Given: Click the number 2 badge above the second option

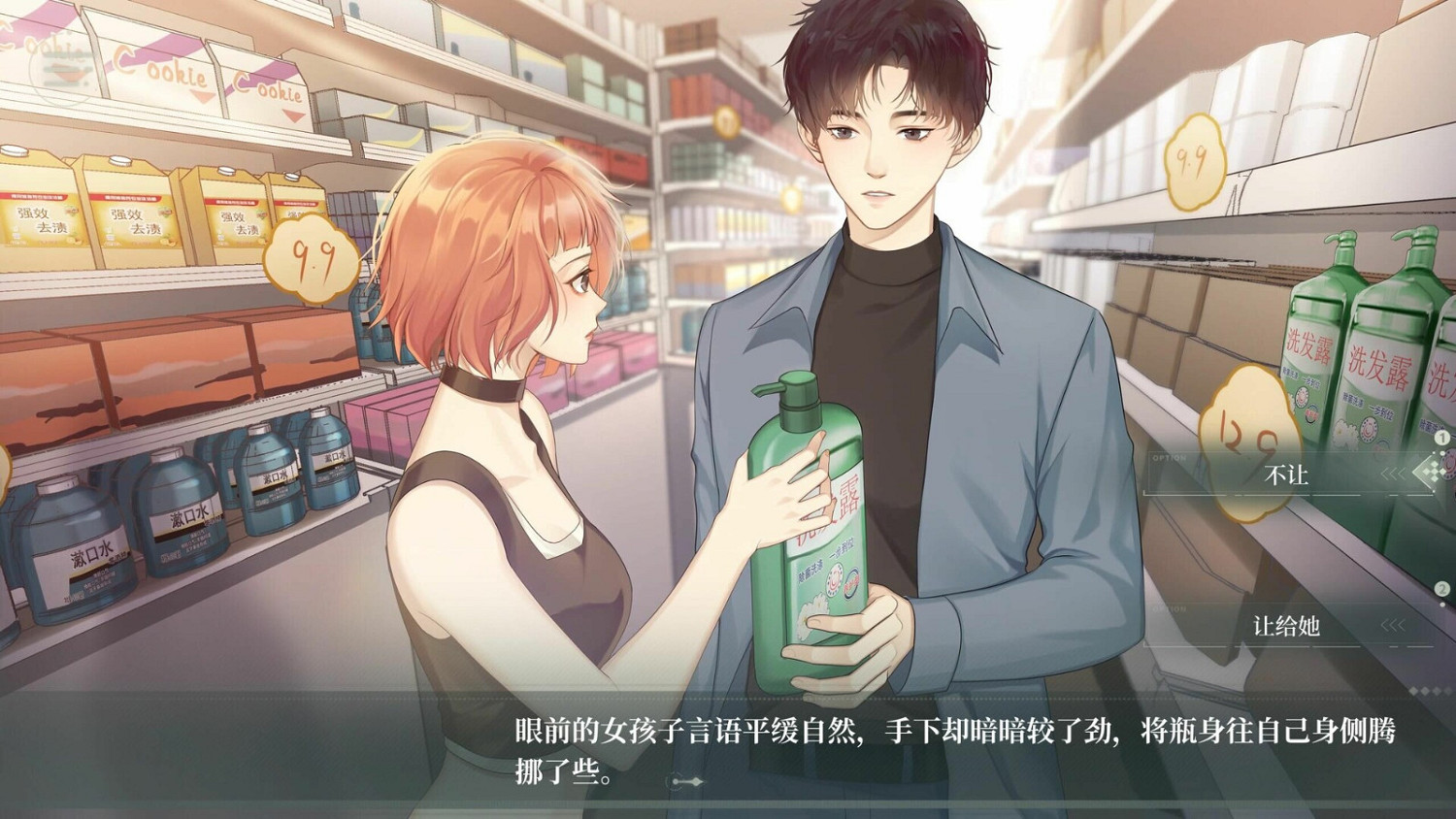Looking at the screenshot, I should pyautogui.click(x=1441, y=587).
